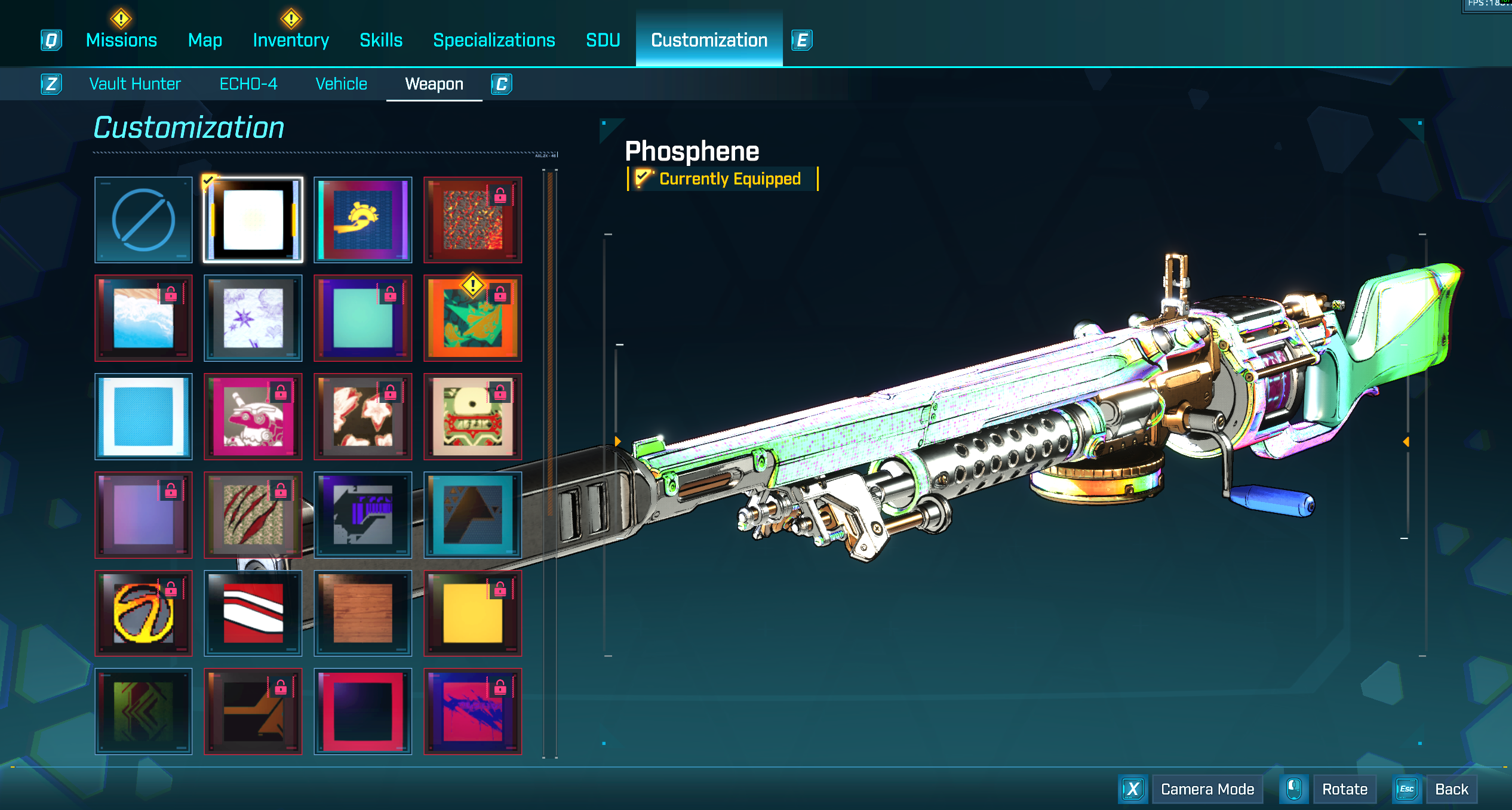Choose the wooden plank skin
Image resolution: width=1512 pixels, height=810 pixels.
tap(363, 613)
